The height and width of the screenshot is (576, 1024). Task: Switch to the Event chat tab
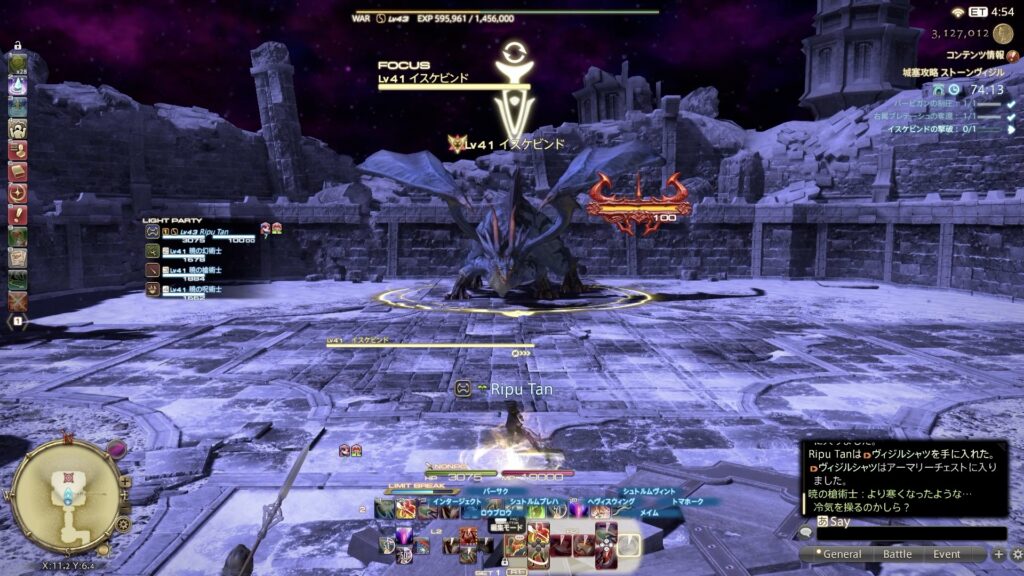click(x=946, y=554)
